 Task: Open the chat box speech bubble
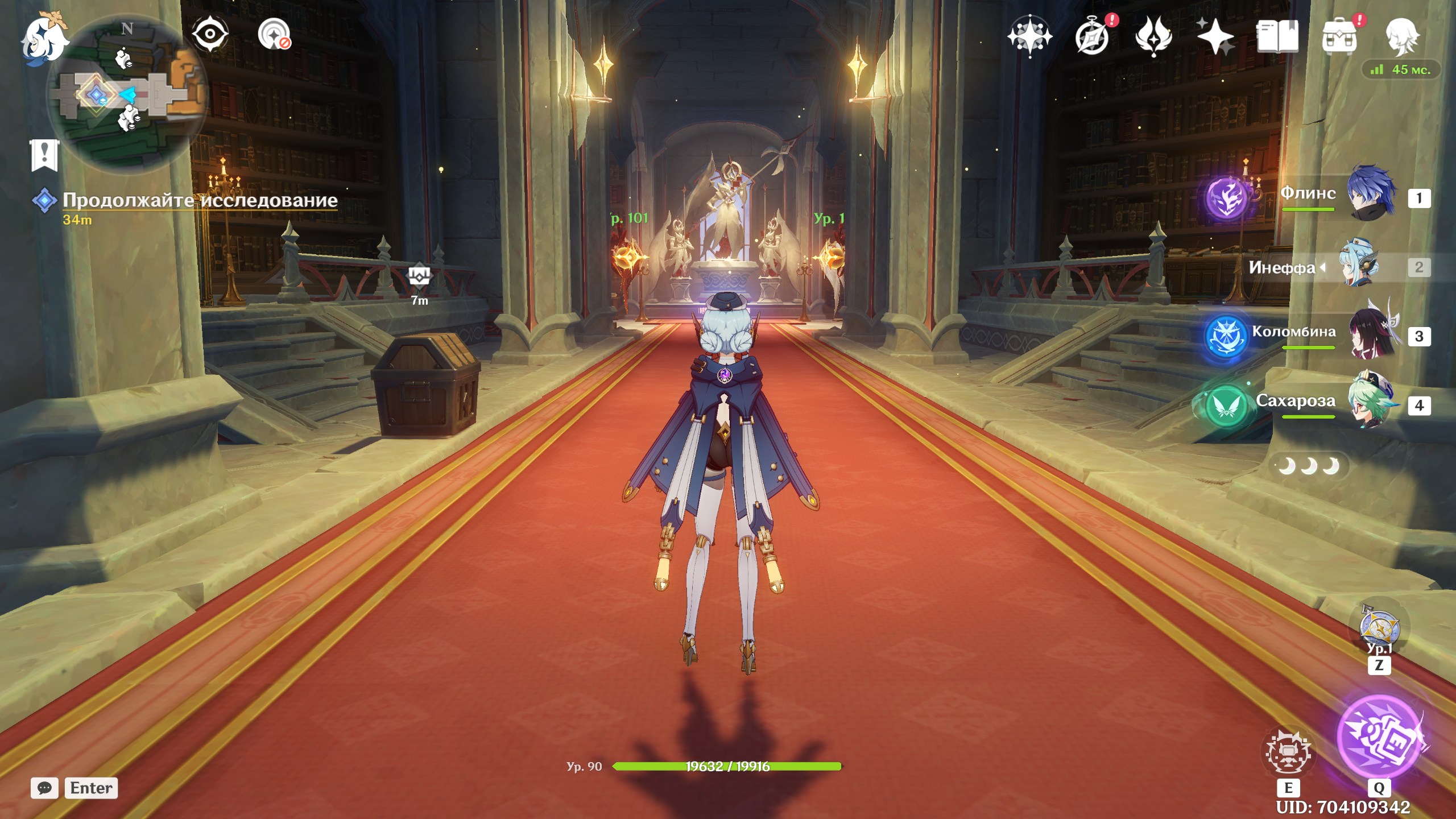pos(44,788)
